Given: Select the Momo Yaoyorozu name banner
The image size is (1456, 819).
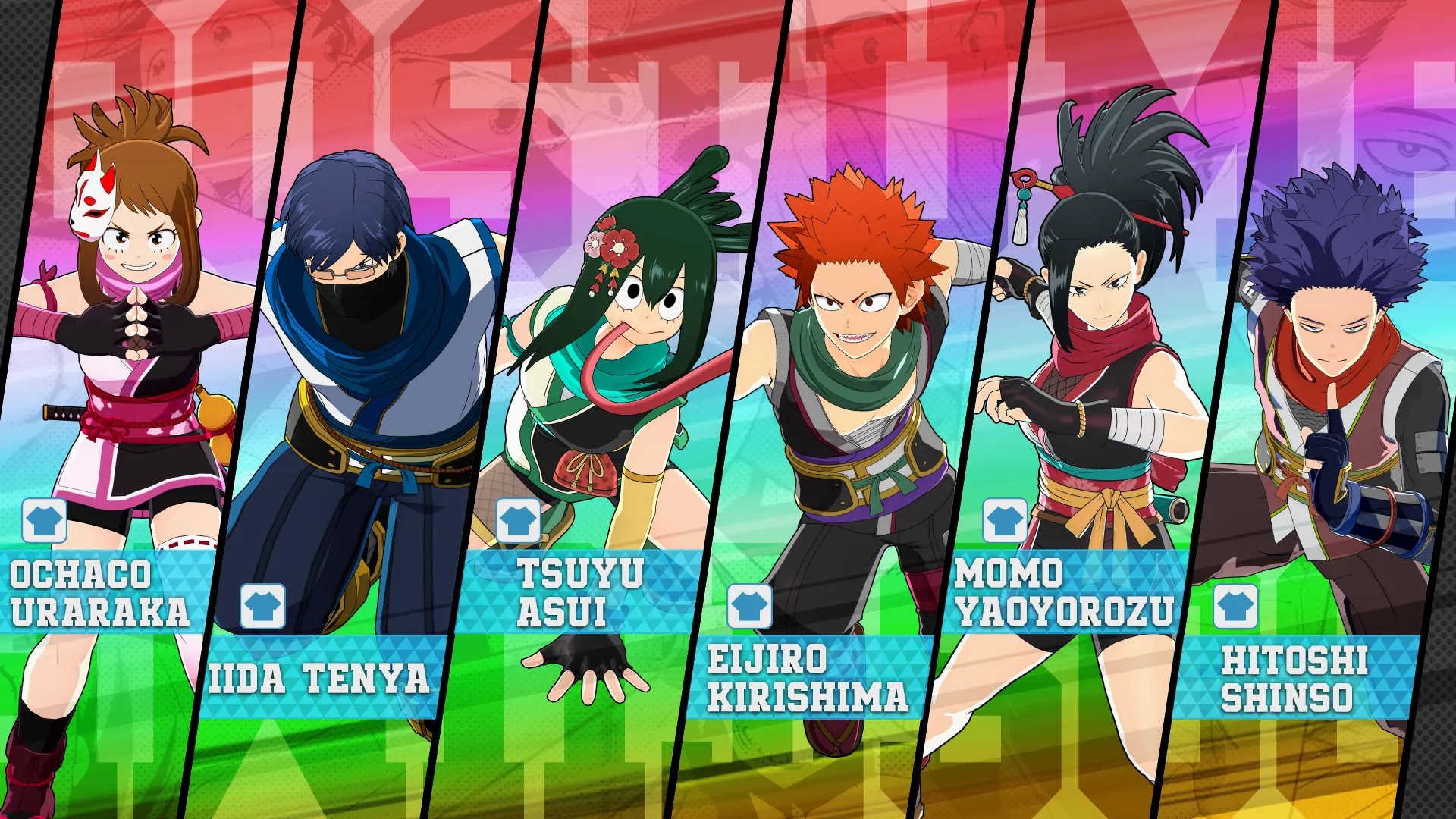Looking at the screenshot, I should tap(1063, 593).
